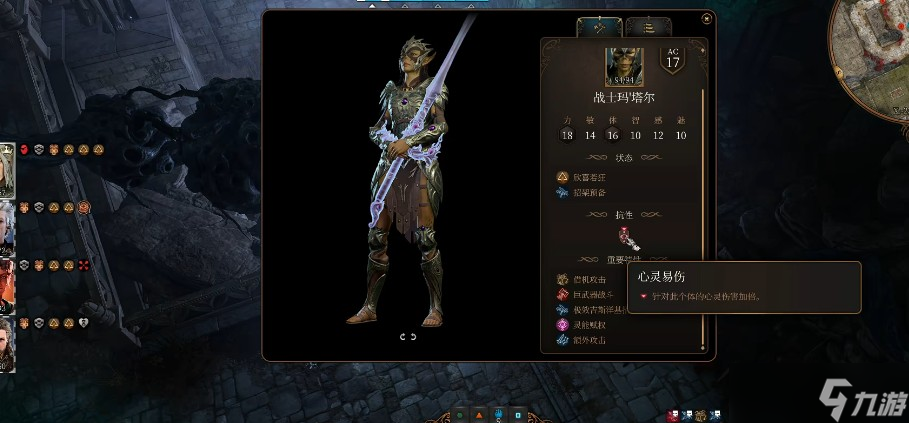Open the list-lines details tab
Viewport: 909px width, 423px height.
tap(648, 27)
